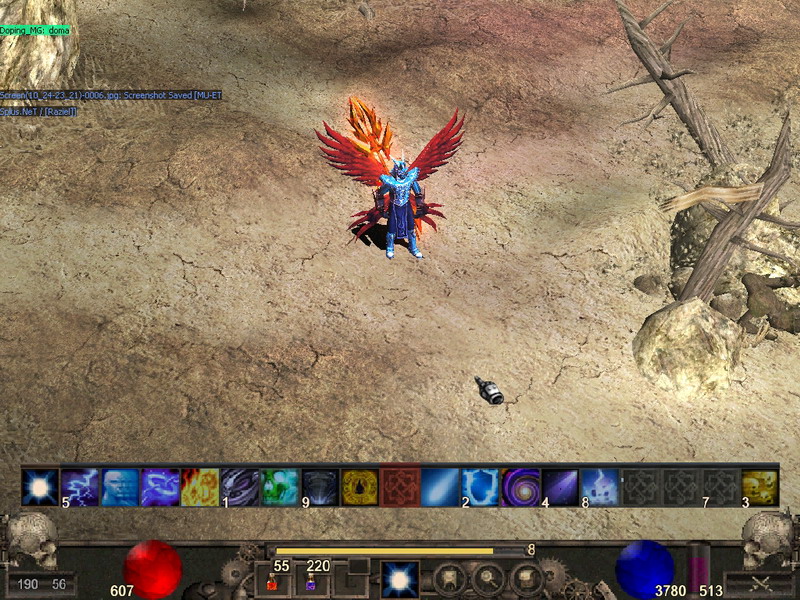Select the dark purple claw slash skill
The width and height of the screenshot is (800, 600).
pyautogui.click(x=240, y=487)
